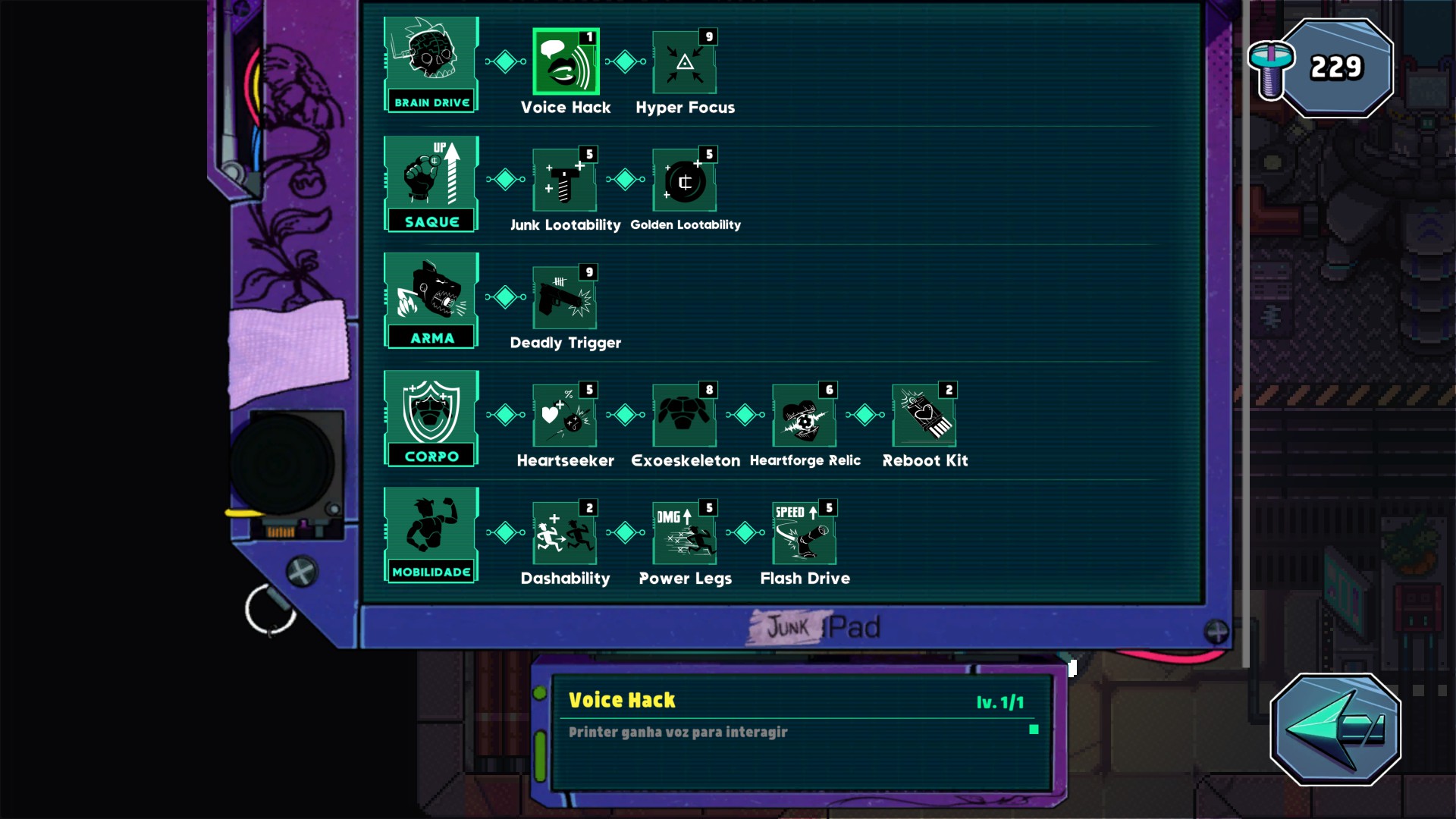Select the Dashability upgrade
1456x819 pixels.
coord(565,533)
